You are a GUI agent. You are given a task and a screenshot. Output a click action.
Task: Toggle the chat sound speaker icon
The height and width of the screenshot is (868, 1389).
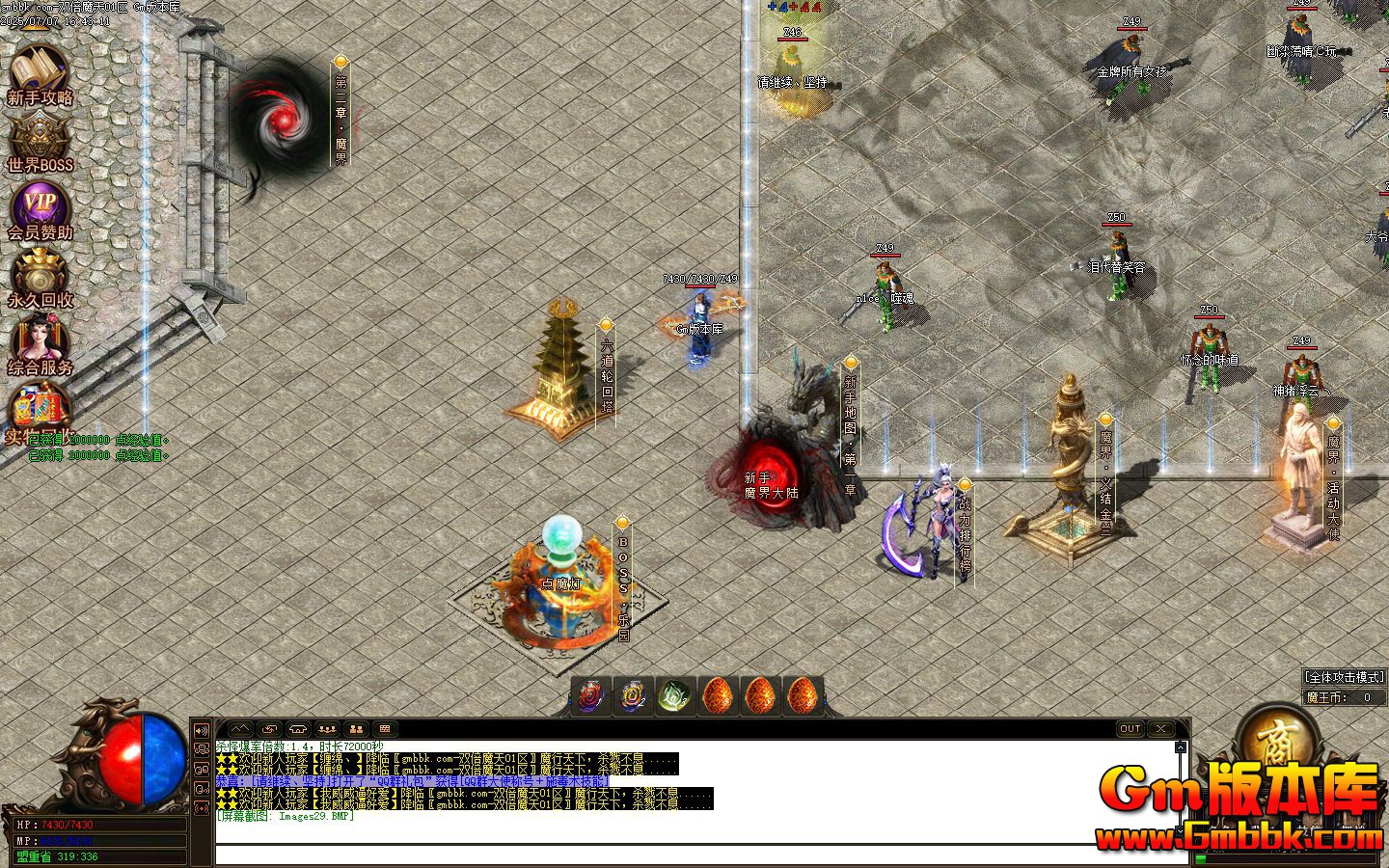pos(202,731)
